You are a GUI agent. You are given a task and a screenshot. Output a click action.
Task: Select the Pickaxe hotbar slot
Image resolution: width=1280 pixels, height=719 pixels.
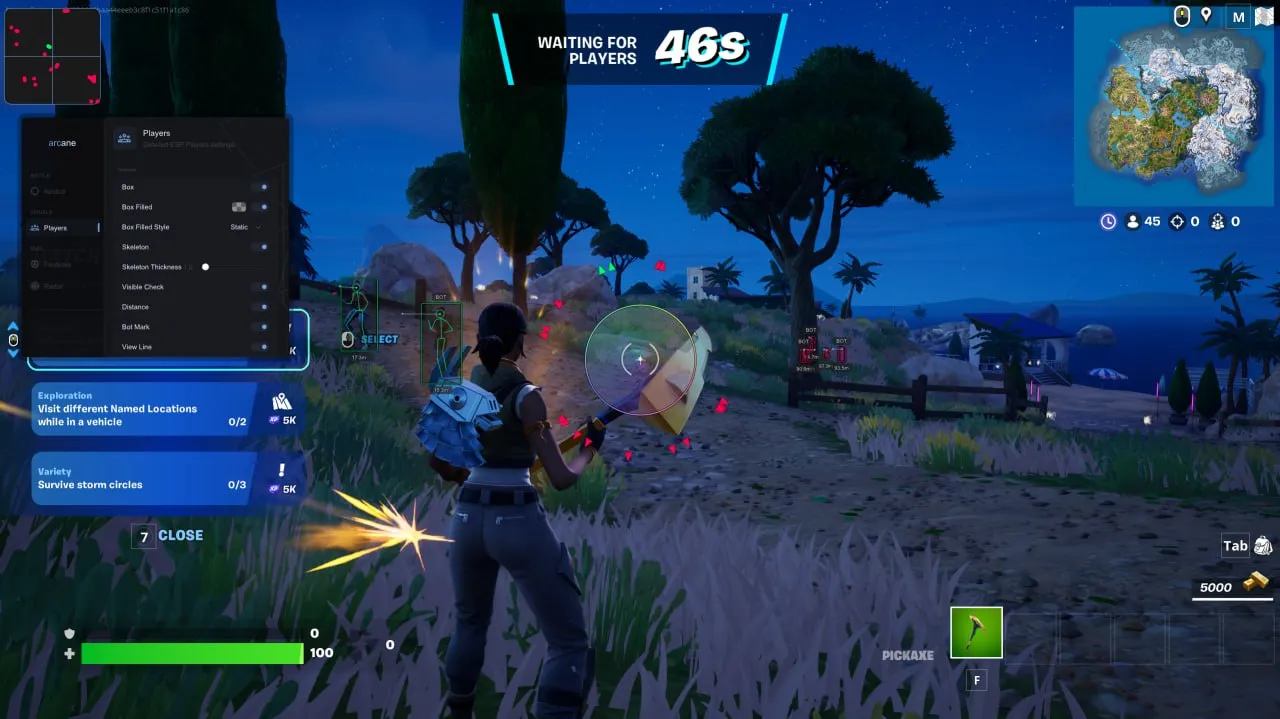pyautogui.click(x=976, y=633)
